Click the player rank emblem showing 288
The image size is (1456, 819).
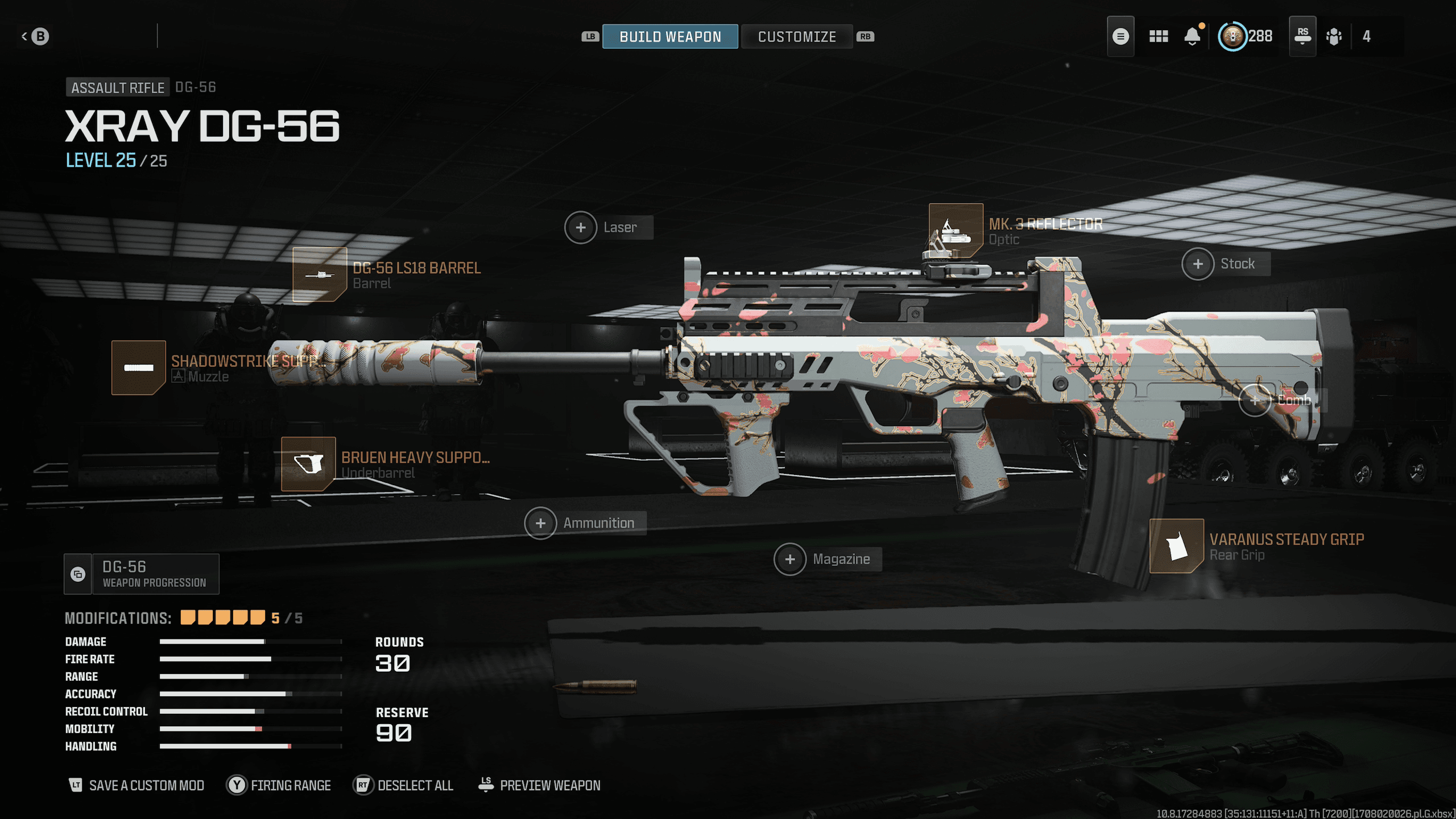click(x=1232, y=36)
